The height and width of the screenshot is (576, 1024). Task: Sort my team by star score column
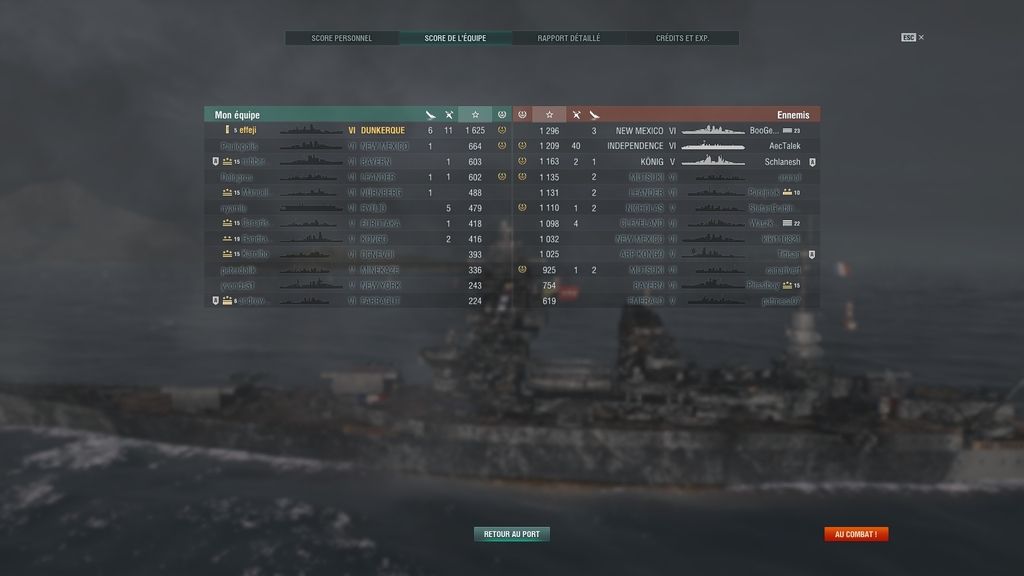tap(475, 115)
